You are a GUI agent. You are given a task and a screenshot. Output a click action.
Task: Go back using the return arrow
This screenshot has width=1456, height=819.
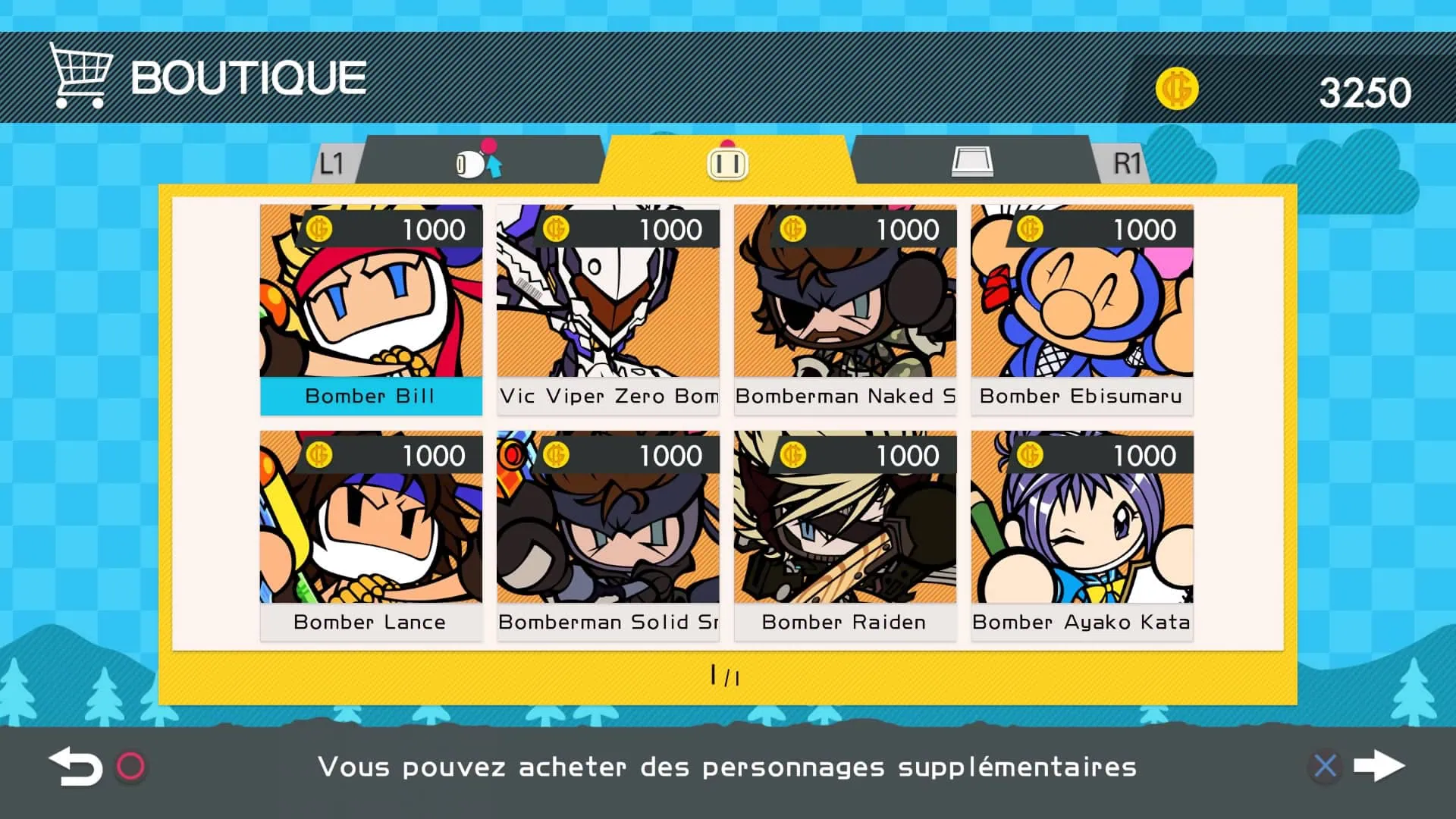click(76, 767)
